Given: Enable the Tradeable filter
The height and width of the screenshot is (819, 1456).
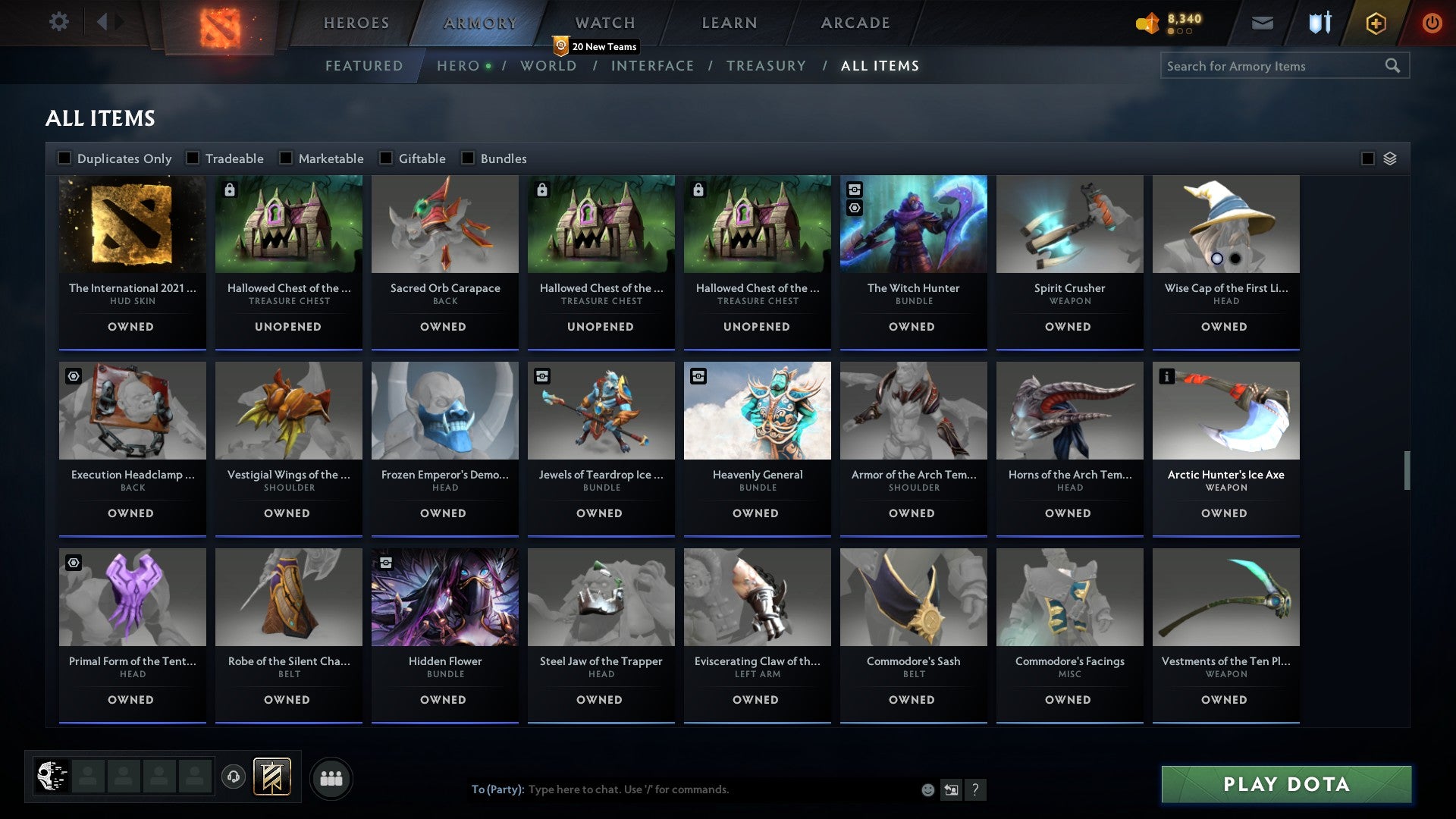Looking at the screenshot, I should coord(193,158).
